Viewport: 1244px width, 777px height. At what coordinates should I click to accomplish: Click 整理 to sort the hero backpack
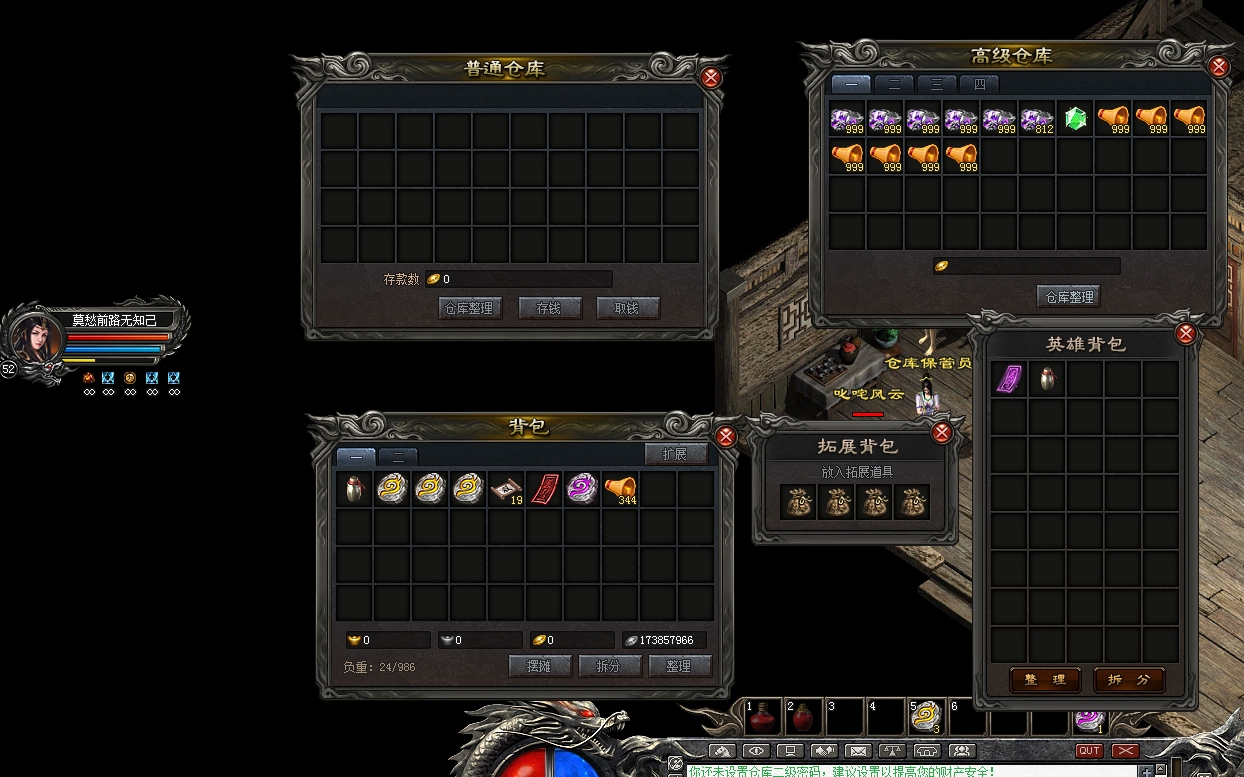(x=1044, y=680)
